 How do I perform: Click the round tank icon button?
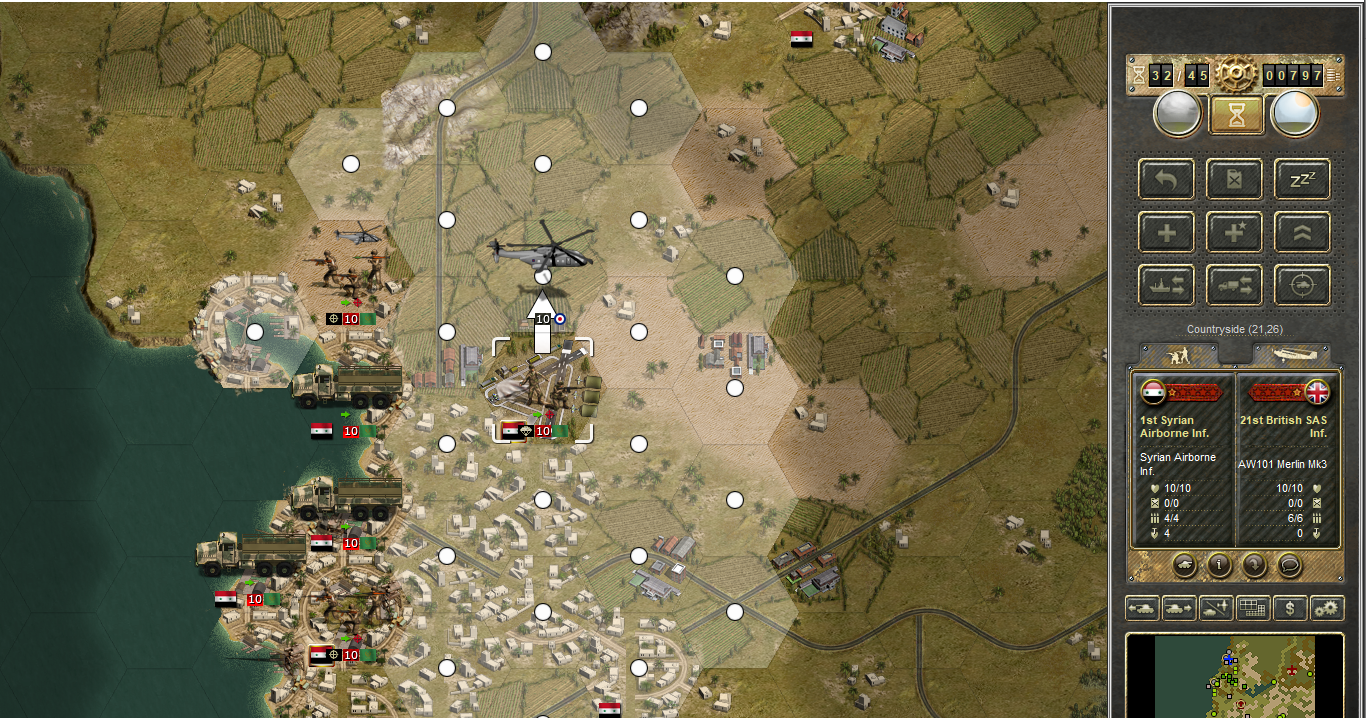pos(1183,565)
